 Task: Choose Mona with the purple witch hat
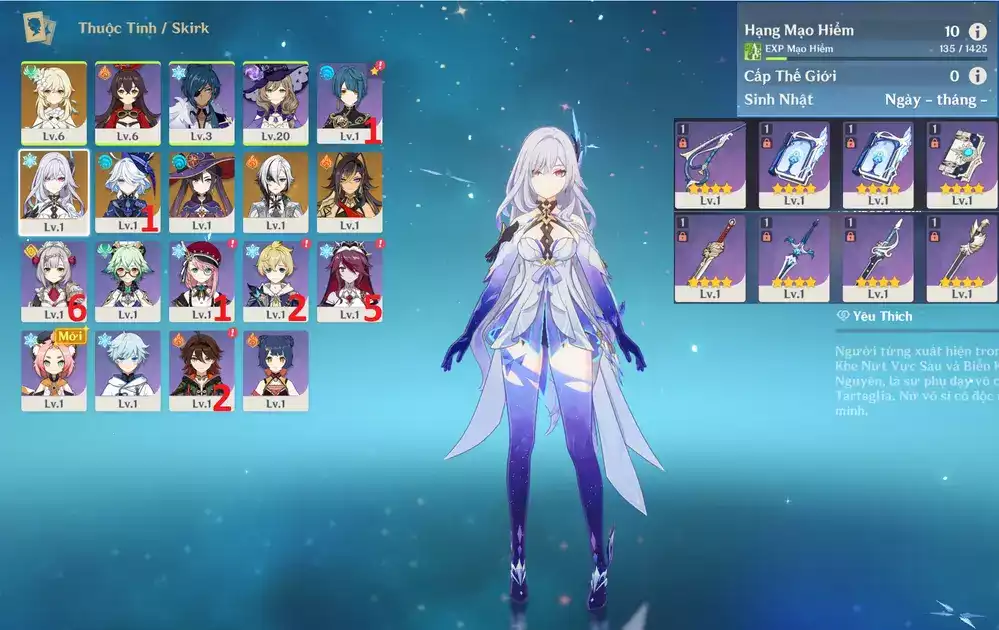pos(201,191)
